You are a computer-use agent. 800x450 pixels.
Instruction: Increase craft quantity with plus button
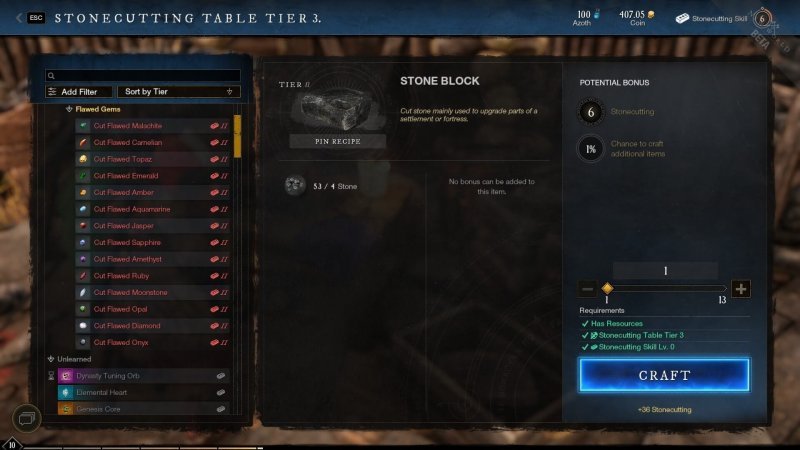coord(740,289)
